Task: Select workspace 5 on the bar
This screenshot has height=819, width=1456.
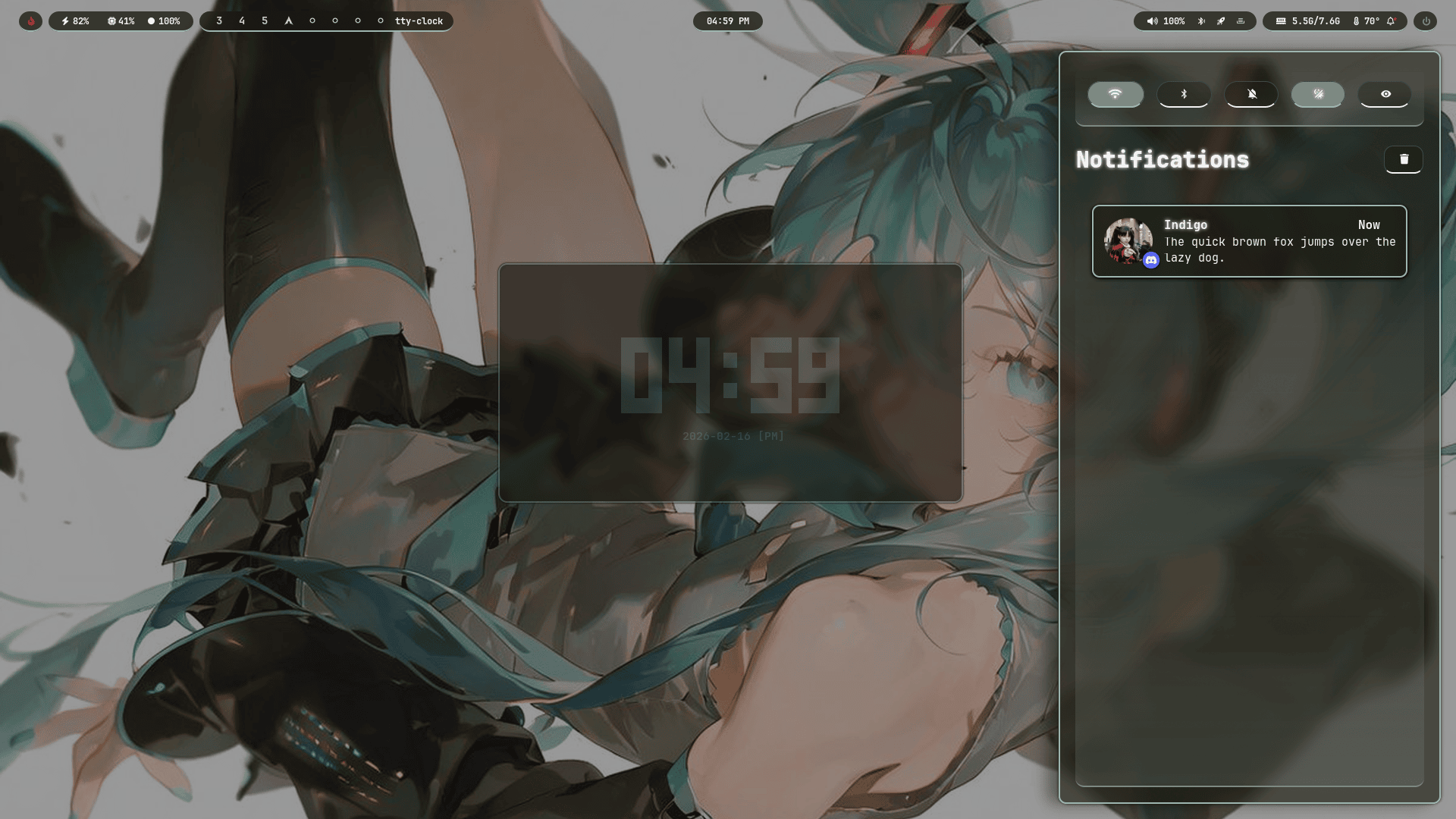Action: click(x=264, y=20)
